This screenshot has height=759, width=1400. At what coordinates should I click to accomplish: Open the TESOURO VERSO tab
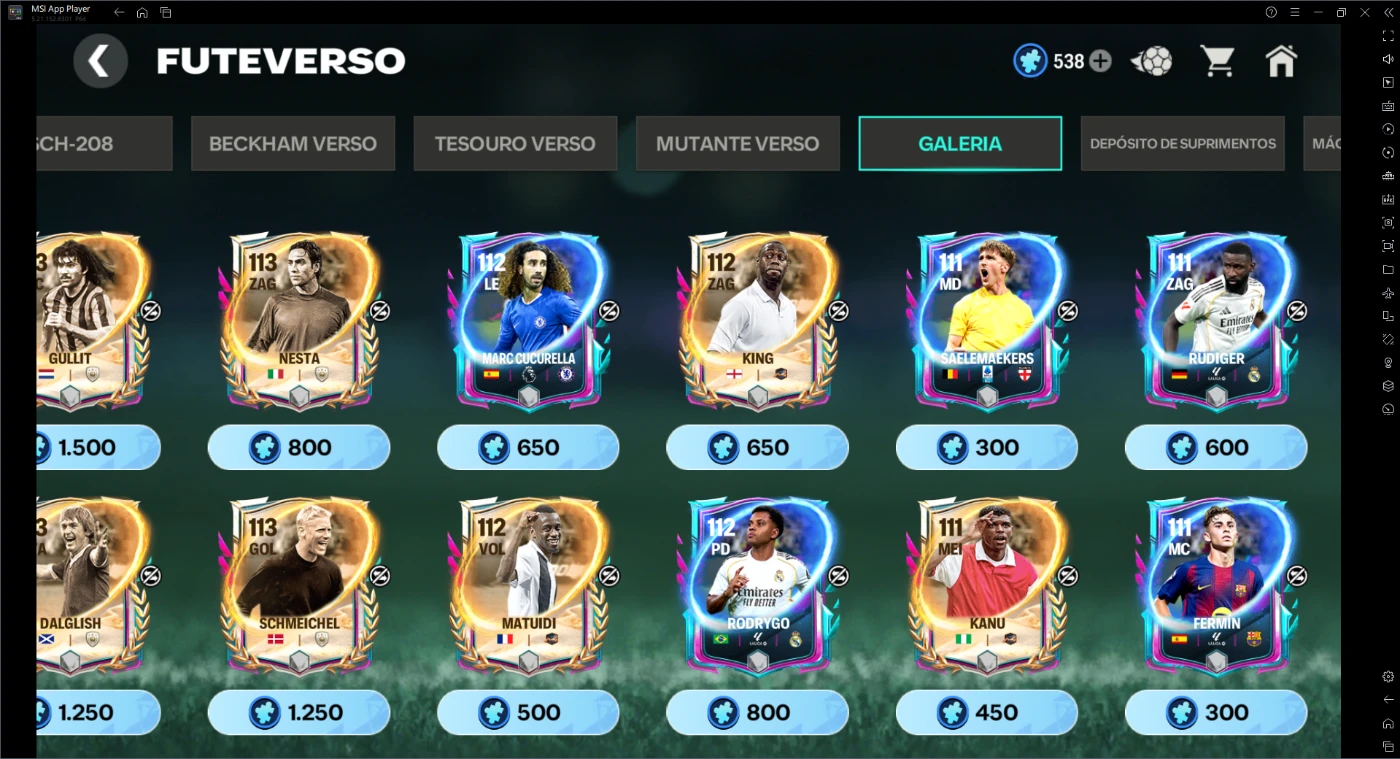(514, 143)
